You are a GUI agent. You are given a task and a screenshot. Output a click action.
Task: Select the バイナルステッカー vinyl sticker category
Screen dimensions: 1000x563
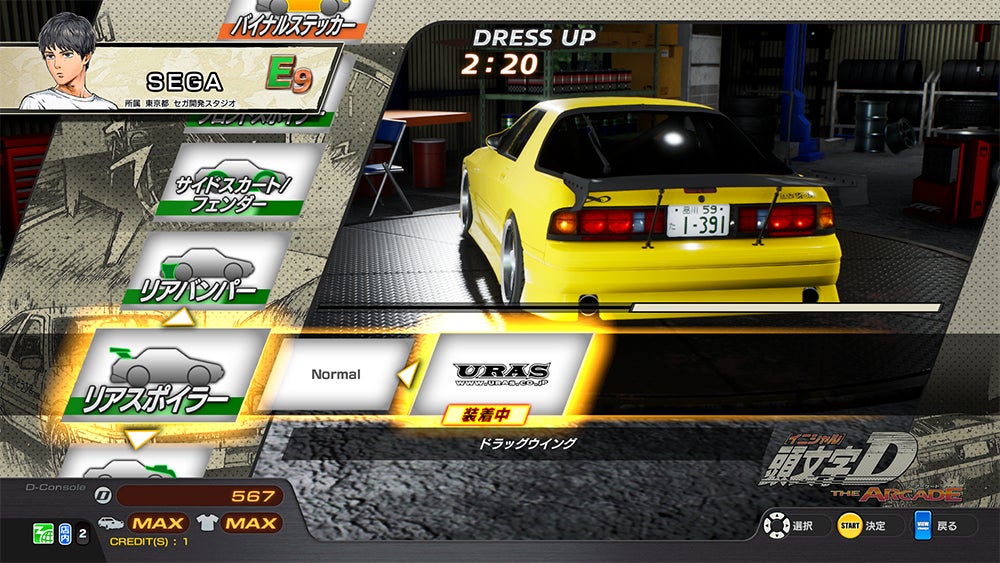pyautogui.click(x=290, y=18)
